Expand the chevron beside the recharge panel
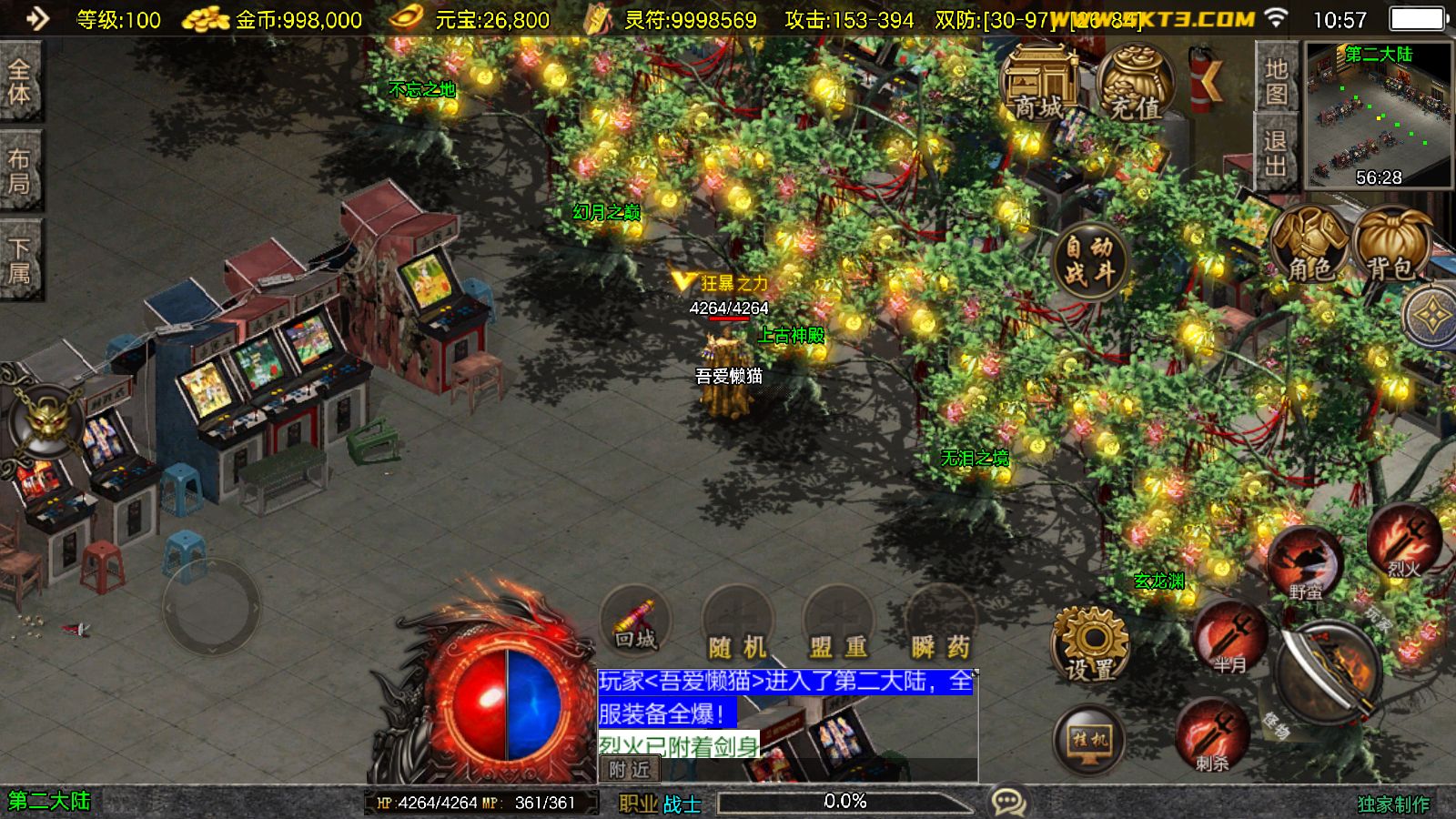 pos(1212,80)
